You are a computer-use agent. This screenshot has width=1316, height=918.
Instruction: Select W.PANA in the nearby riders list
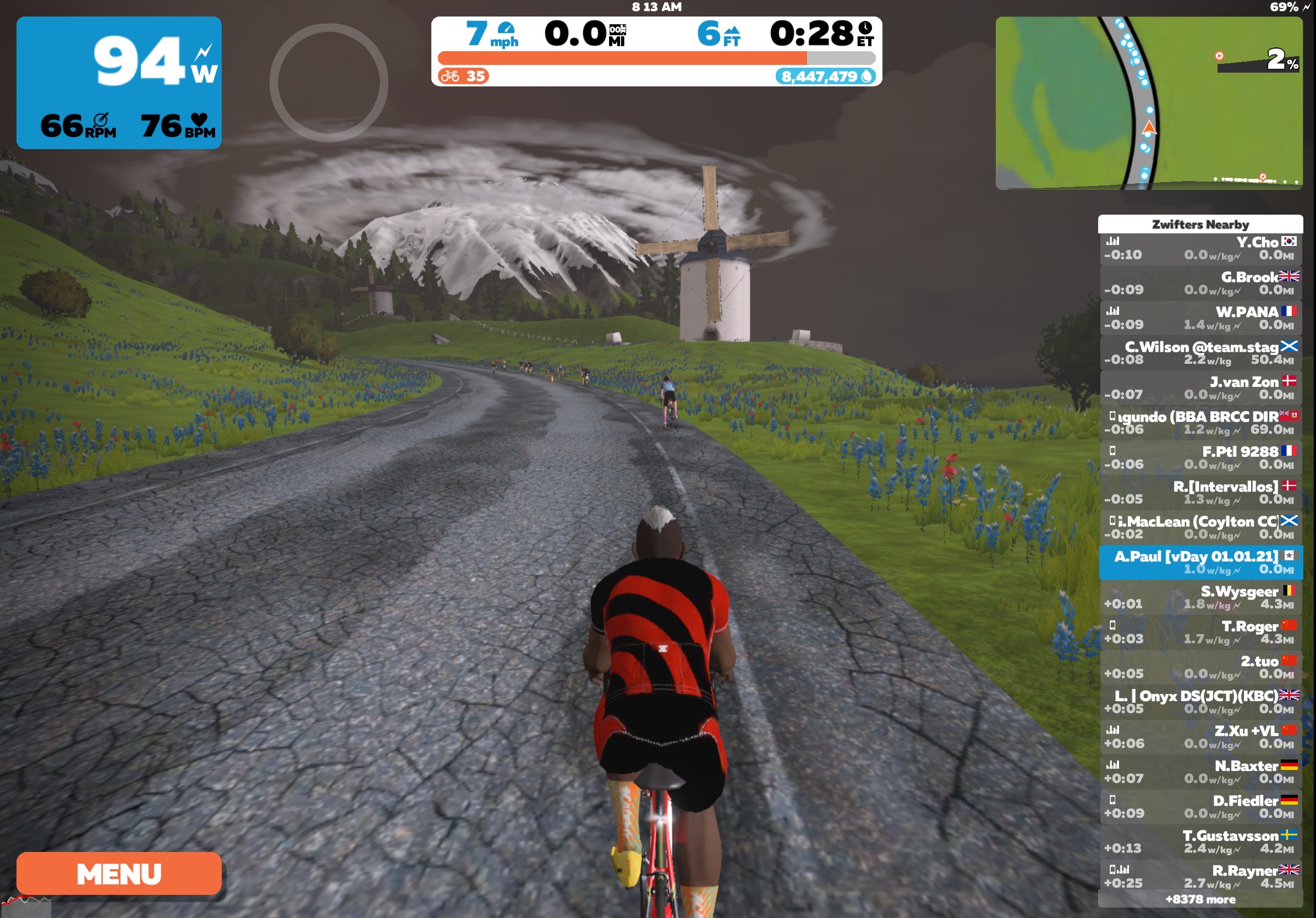pos(1200,318)
